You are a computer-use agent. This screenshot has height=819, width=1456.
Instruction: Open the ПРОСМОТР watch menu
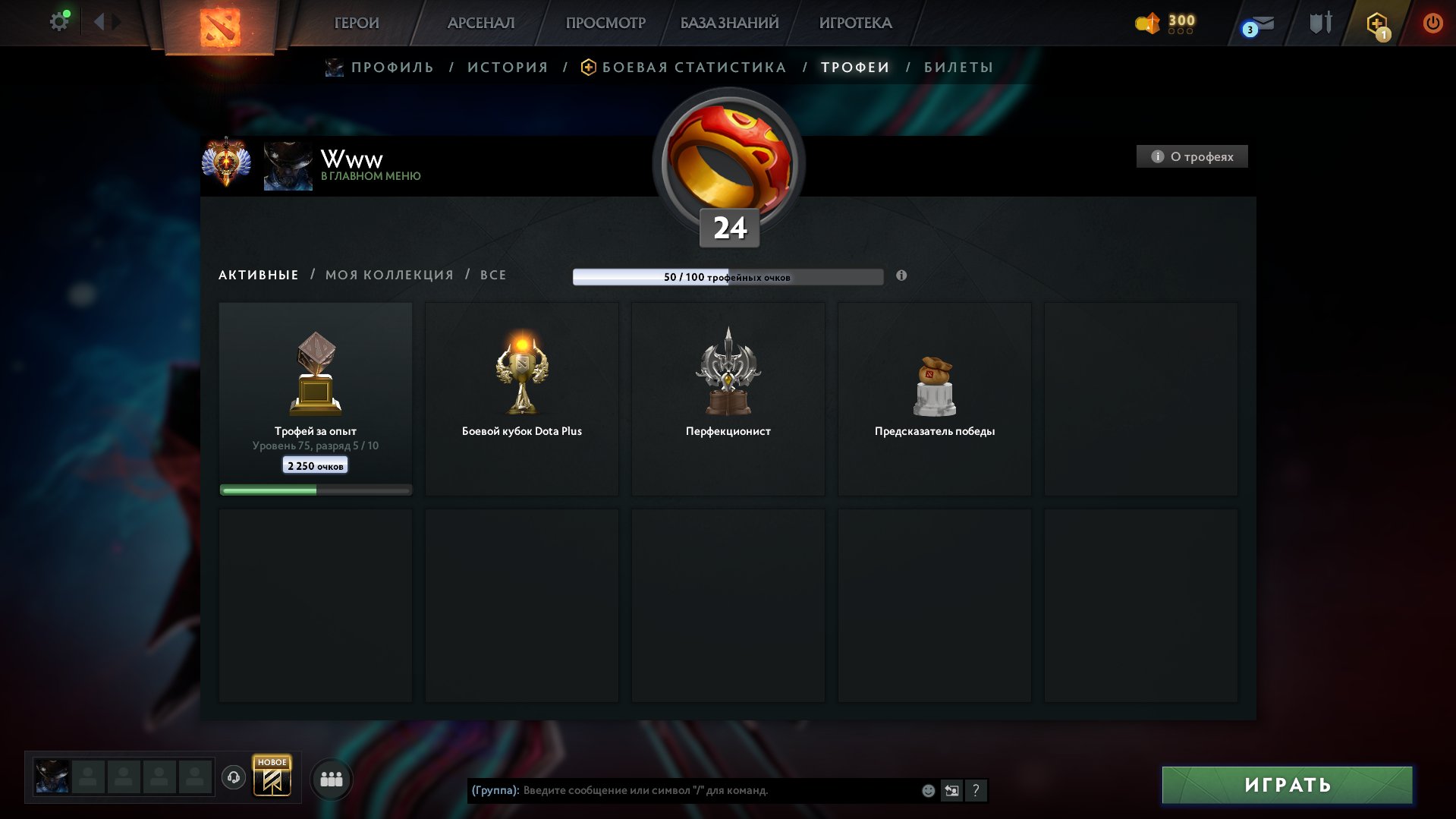click(x=605, y=23)
